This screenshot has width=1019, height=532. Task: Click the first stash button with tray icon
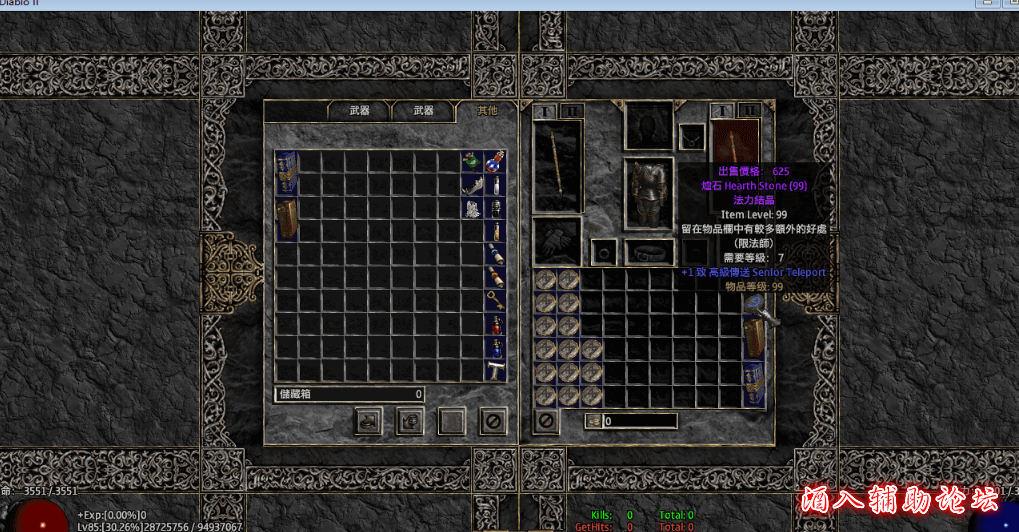coord(368,421)
